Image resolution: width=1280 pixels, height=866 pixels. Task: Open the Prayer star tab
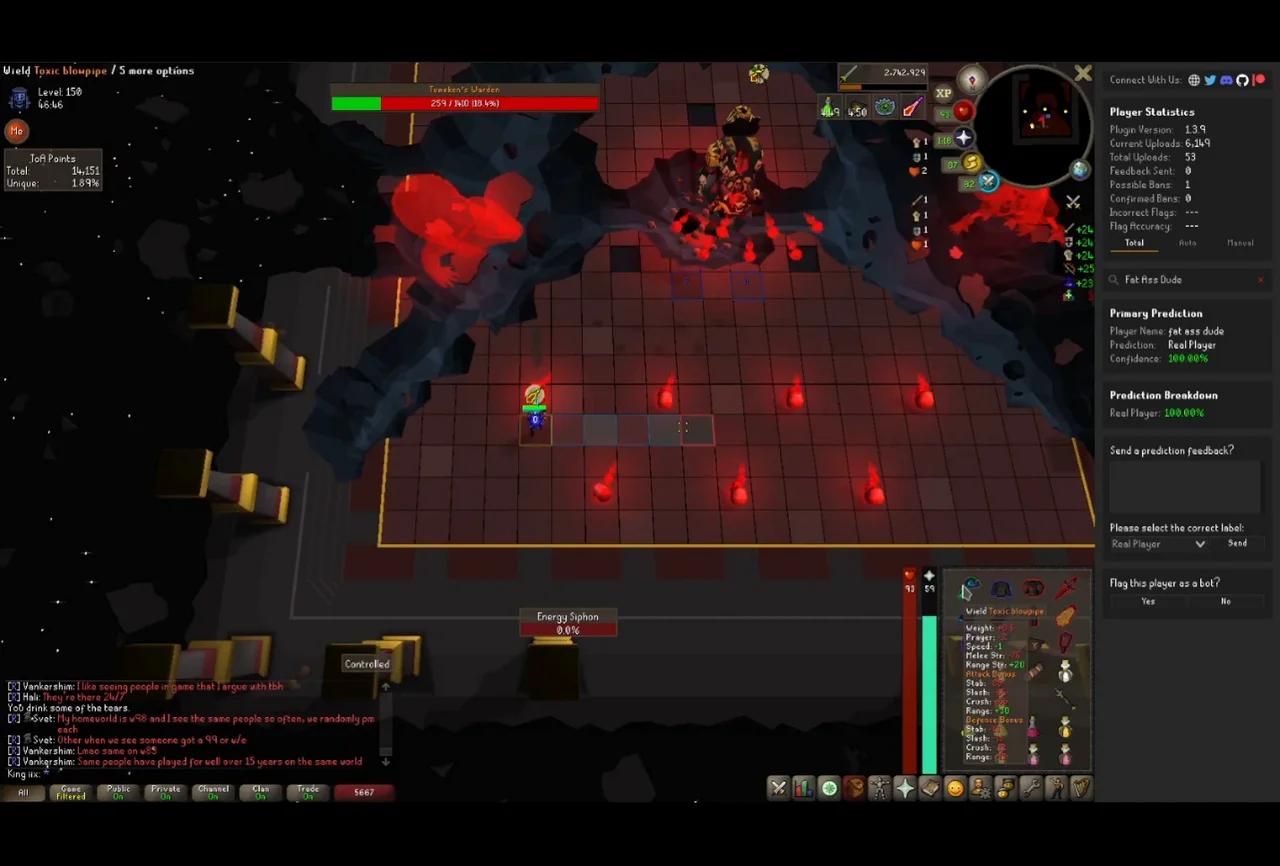(905, 789)
